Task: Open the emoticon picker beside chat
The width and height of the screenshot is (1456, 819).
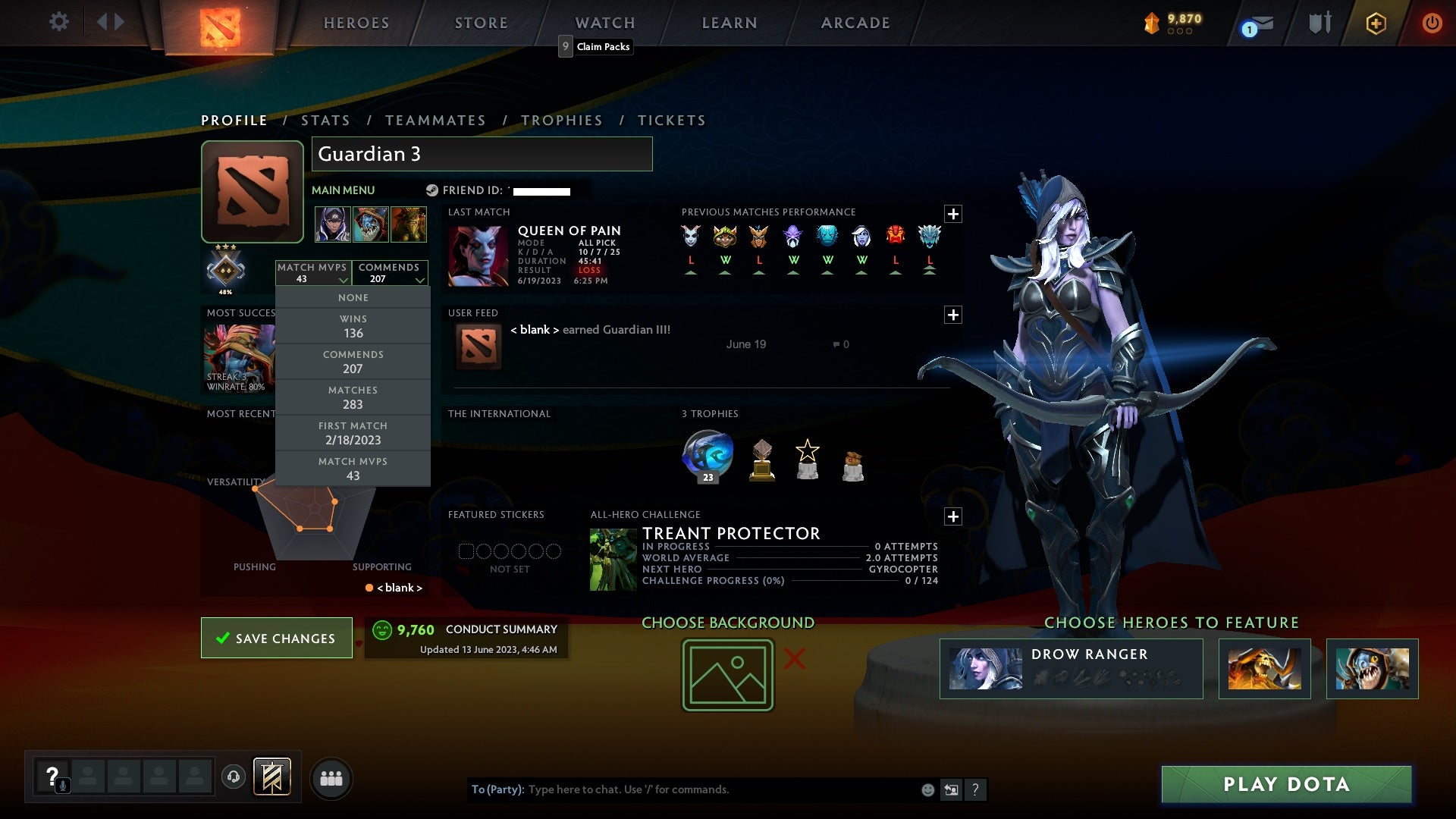Action: coord(927,789)
